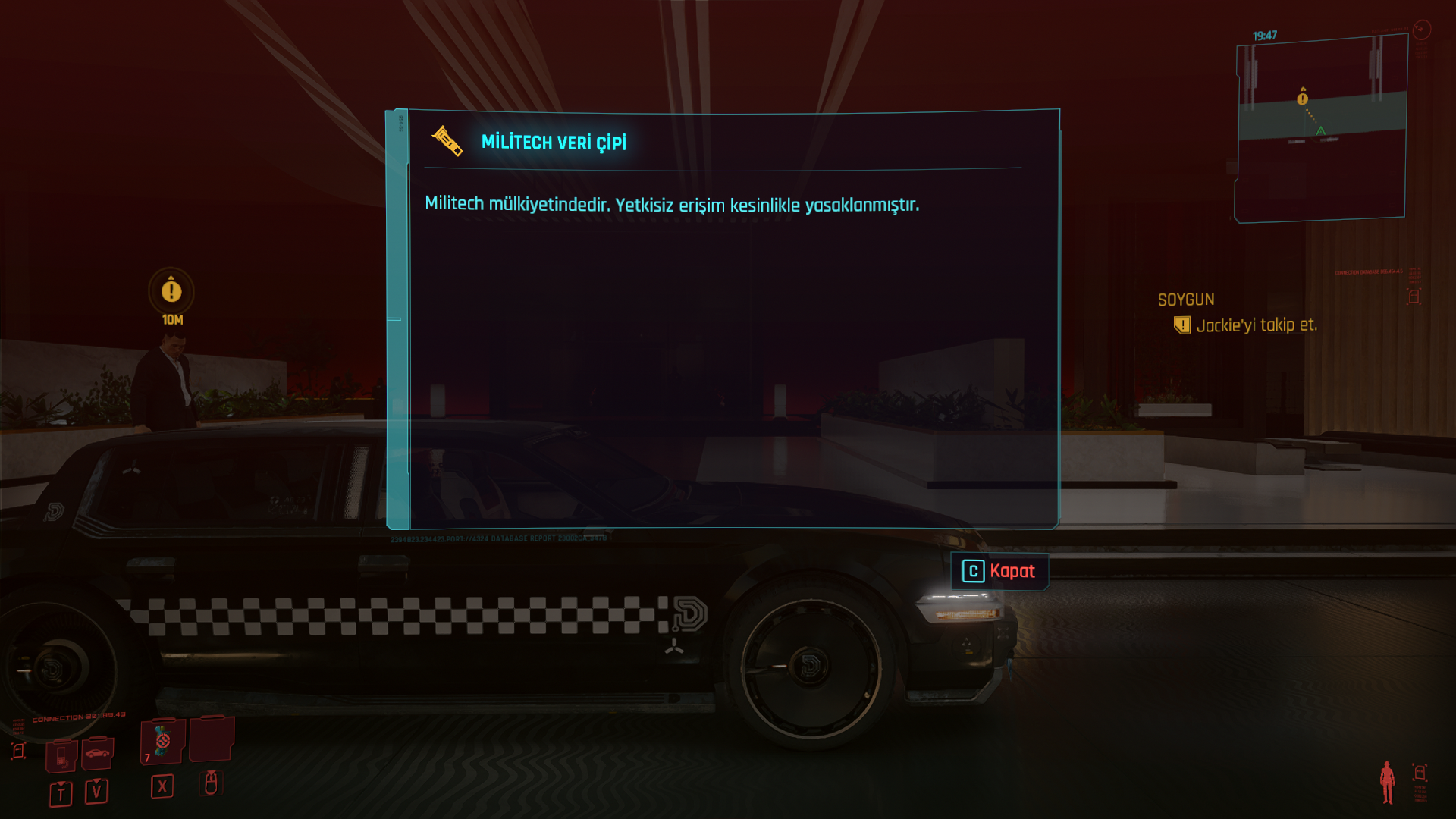Click the T key prompt under the phone slot

coord(61,794)
